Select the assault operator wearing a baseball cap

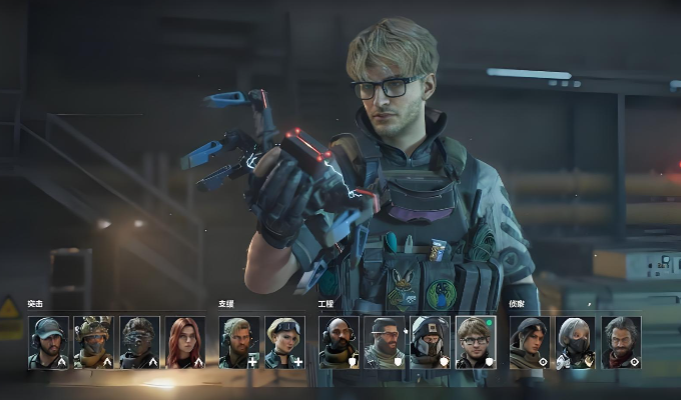pos(48,343)
